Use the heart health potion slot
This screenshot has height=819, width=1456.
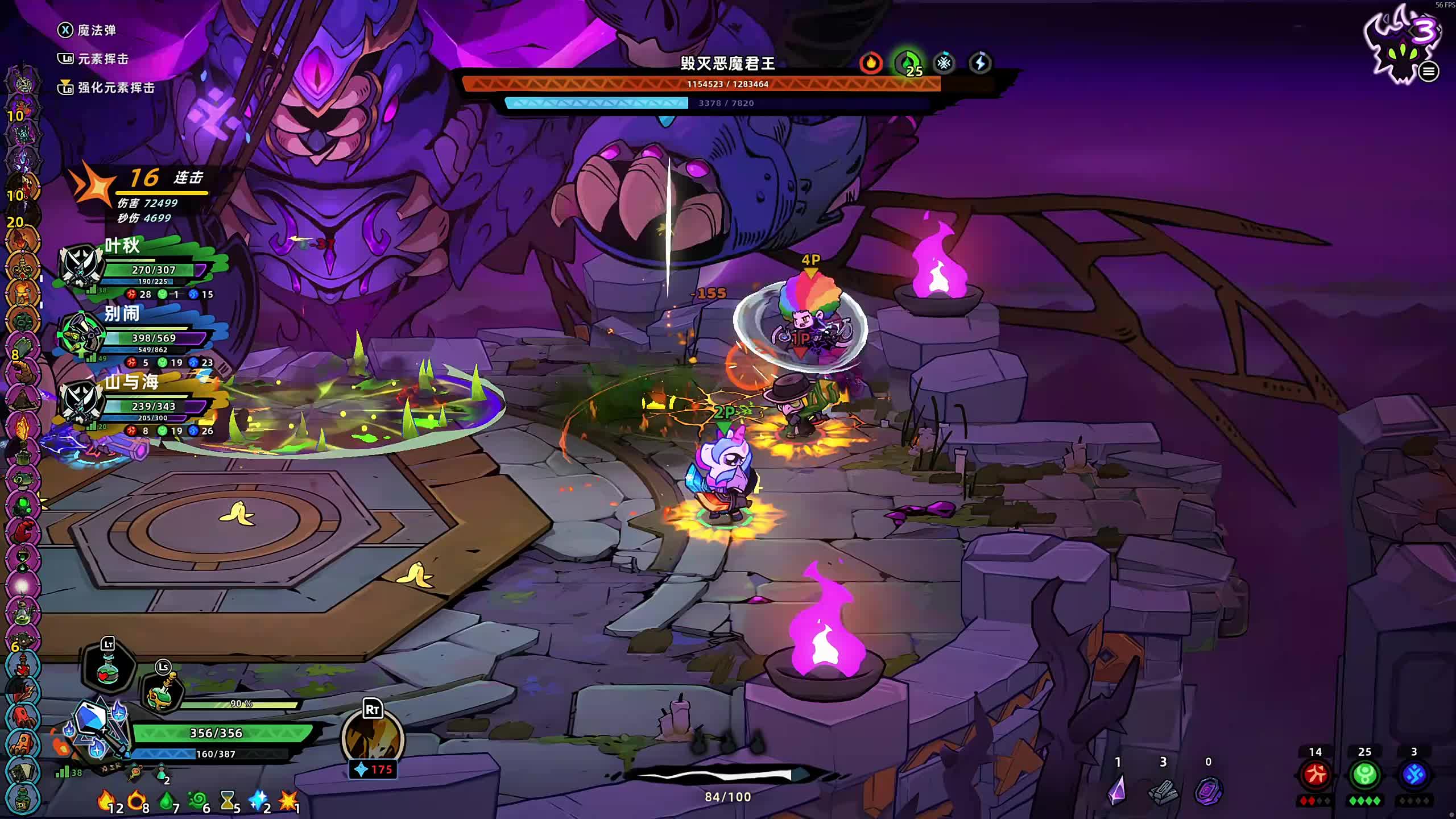point(108,669)
